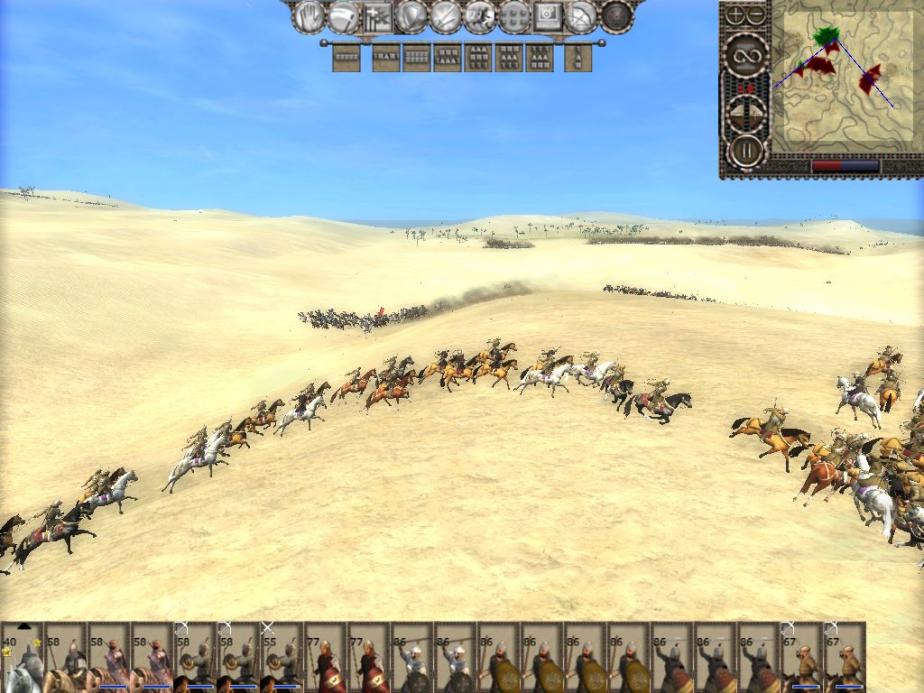Select the general's unit card with 40 men
The height and width of the screenshot is (693, 924).
tap(21, 658)
